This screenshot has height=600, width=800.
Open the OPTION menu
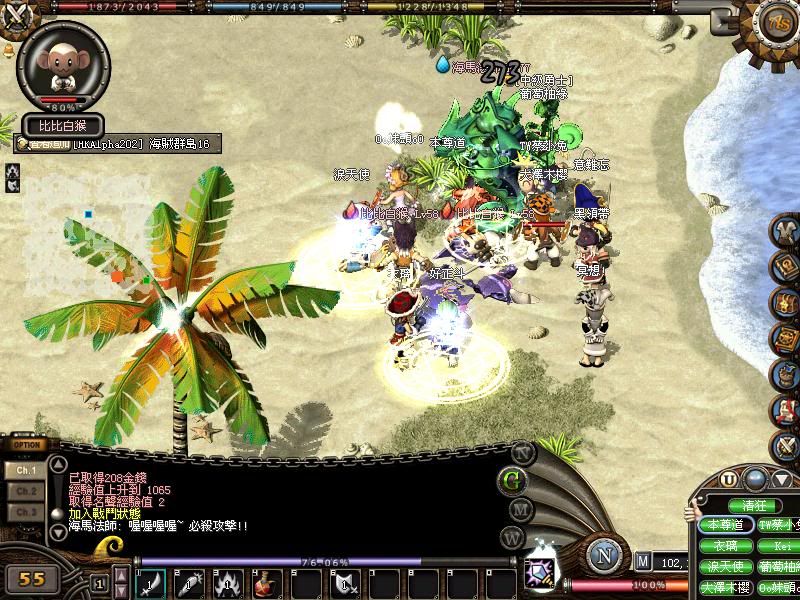coord(27,444)
